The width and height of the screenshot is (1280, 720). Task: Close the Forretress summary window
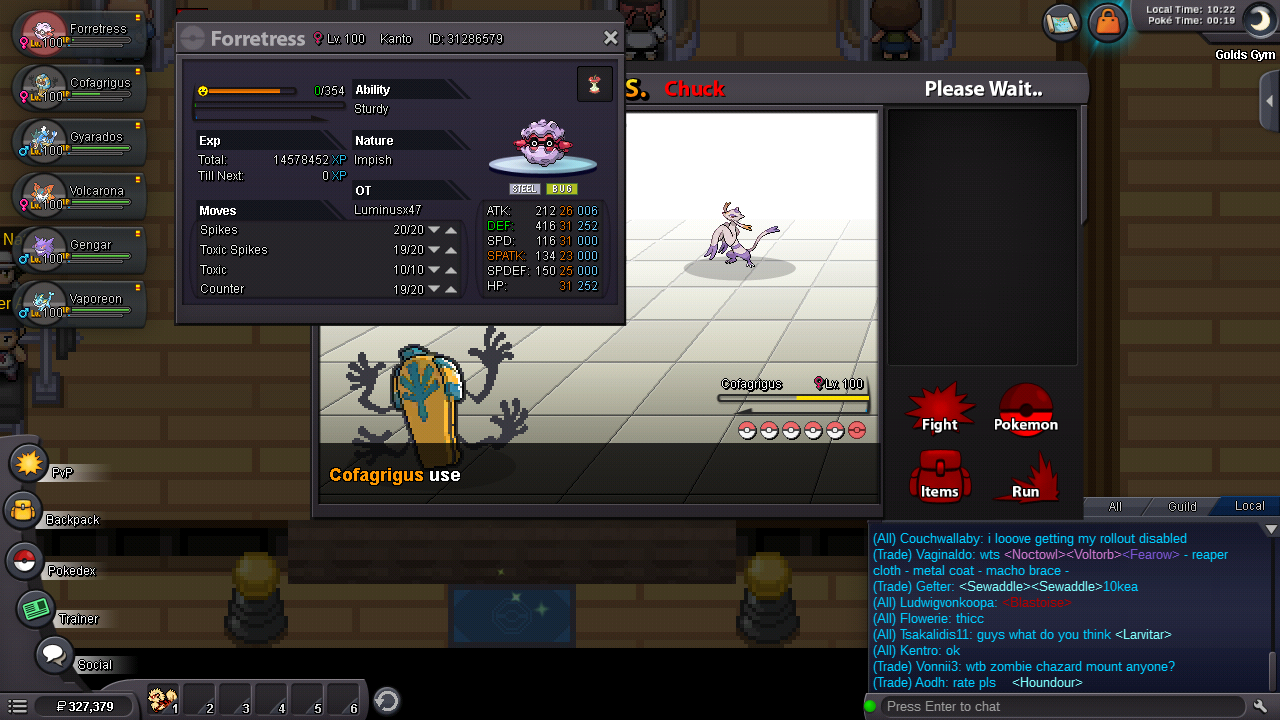[611, 38]
